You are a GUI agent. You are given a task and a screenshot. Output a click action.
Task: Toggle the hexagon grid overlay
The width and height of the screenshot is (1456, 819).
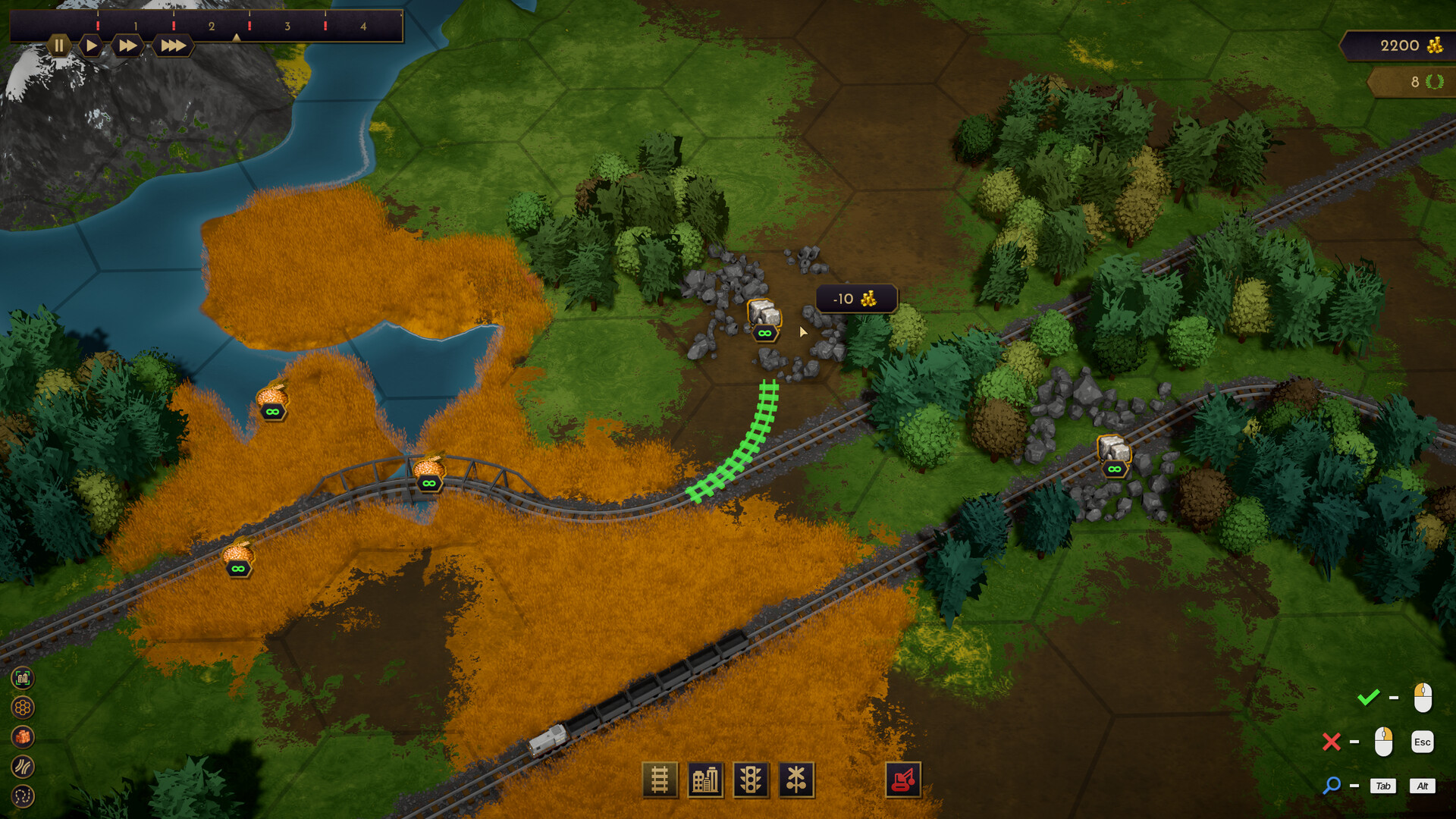click(23, 708)
